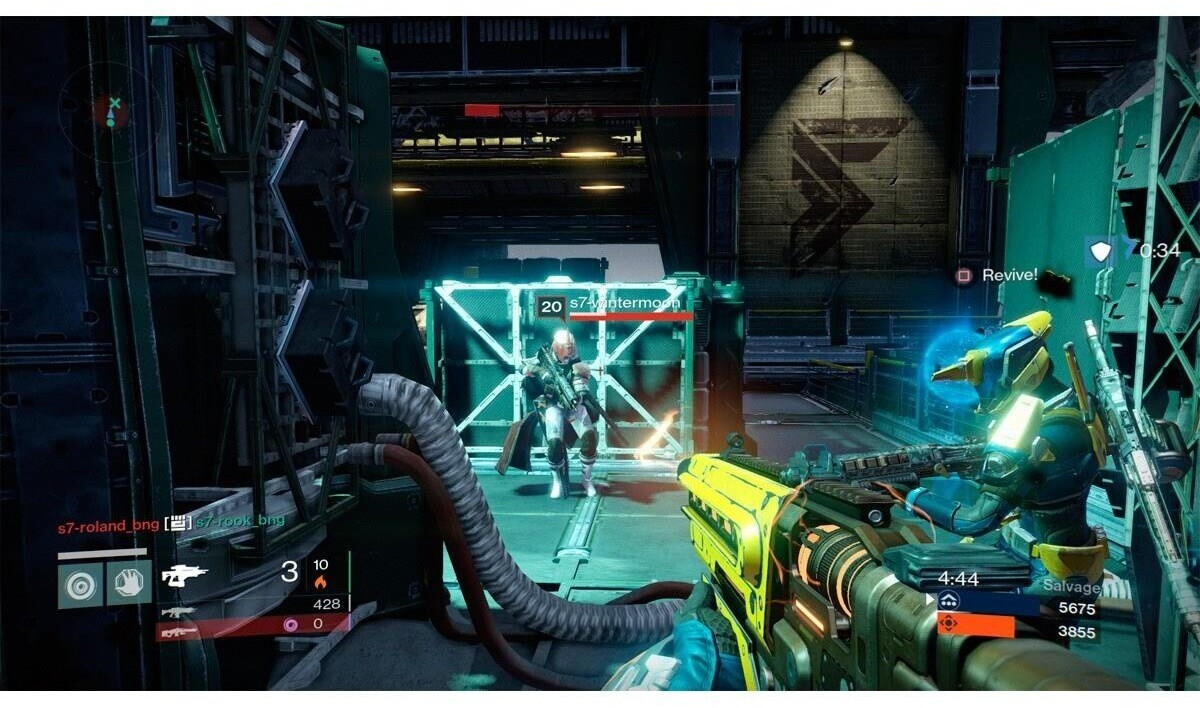Screen dimensions: 1200x708
Task: Click the shield objective marker icon
Action: point(1100,250)
